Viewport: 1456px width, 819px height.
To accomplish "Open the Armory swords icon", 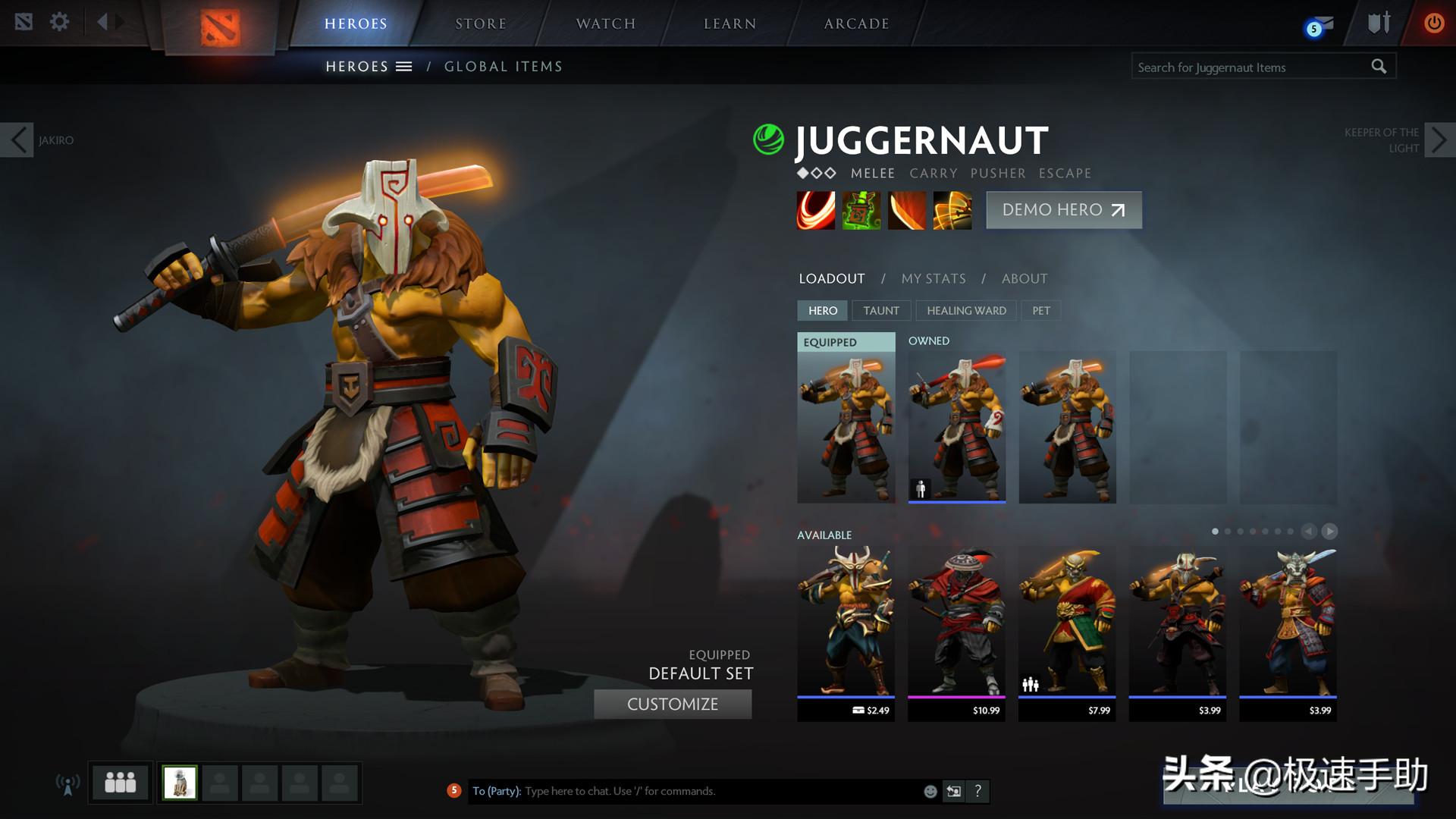I will click(x=1379, y=21).
